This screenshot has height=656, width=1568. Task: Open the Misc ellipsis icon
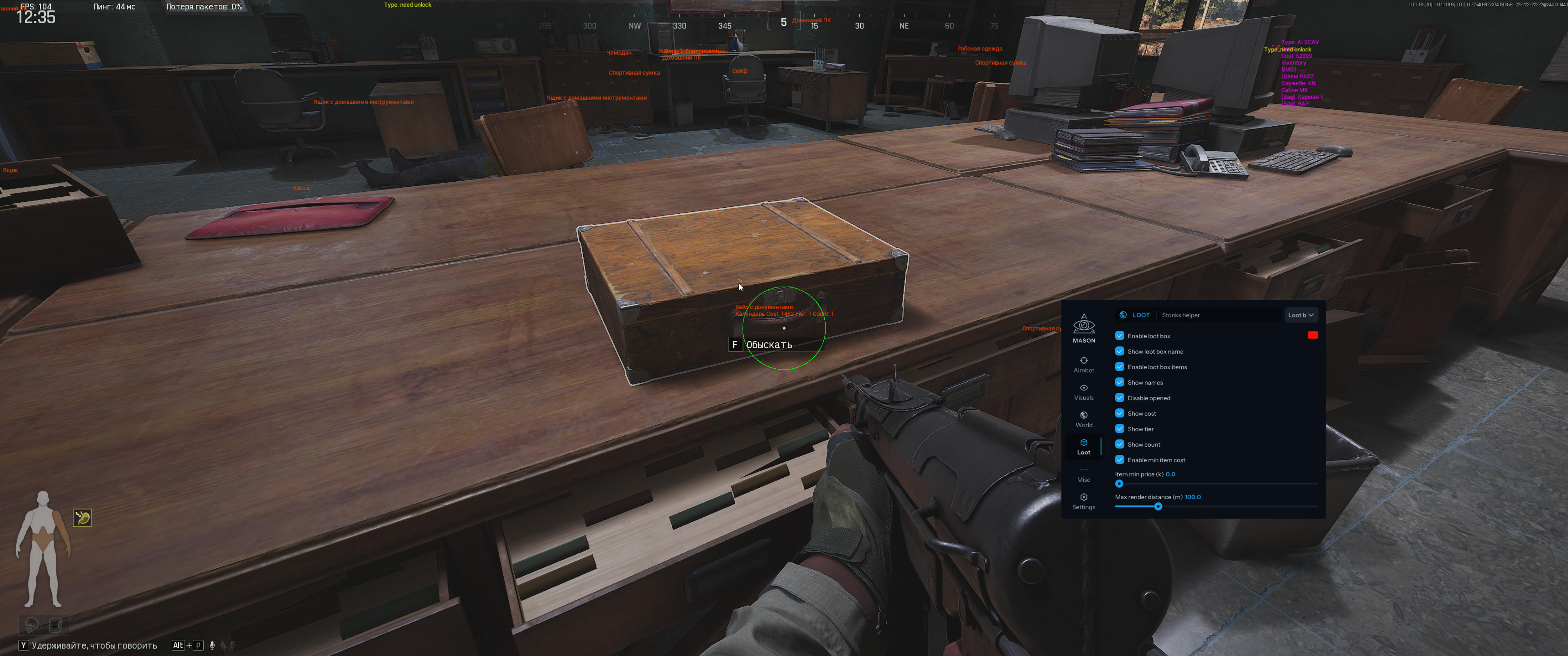1084,470
